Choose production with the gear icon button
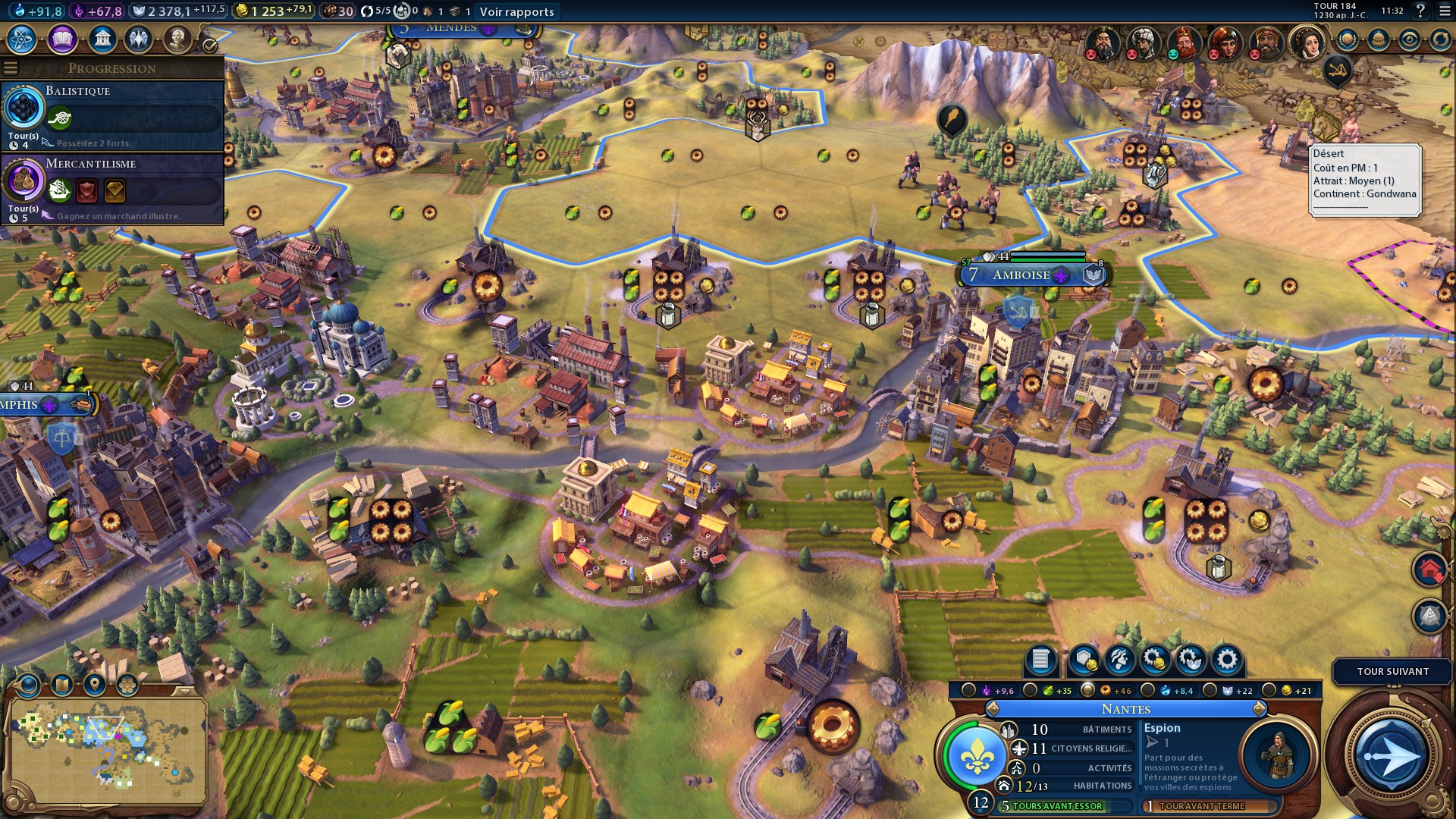The height and width of the screenshot is (819, 1456). (x=1226, y=660)
